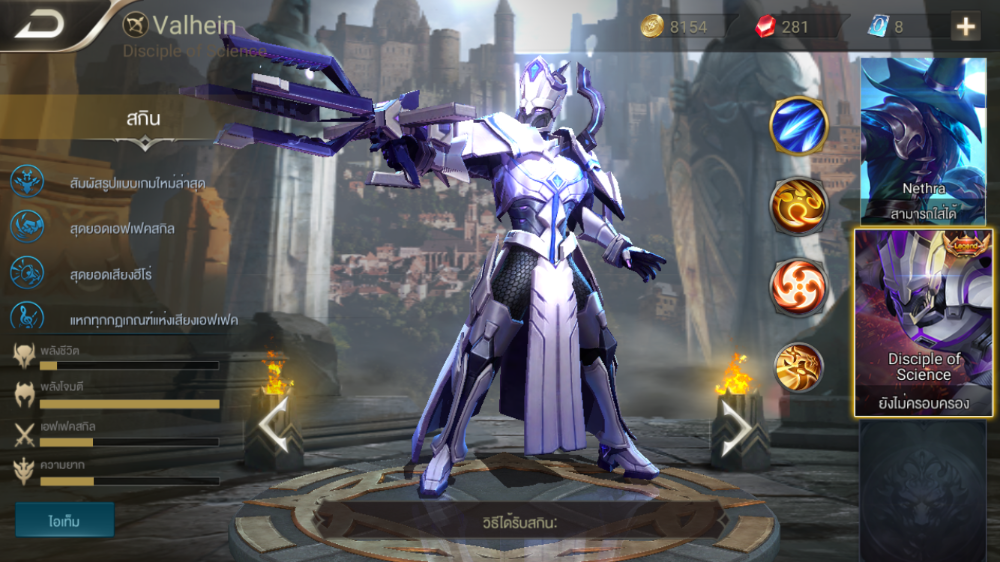This screenshot has width=1000, height=562.
Task: View the orange swirl skill icon
Action: pyautogui.click(x=798, y=207)
